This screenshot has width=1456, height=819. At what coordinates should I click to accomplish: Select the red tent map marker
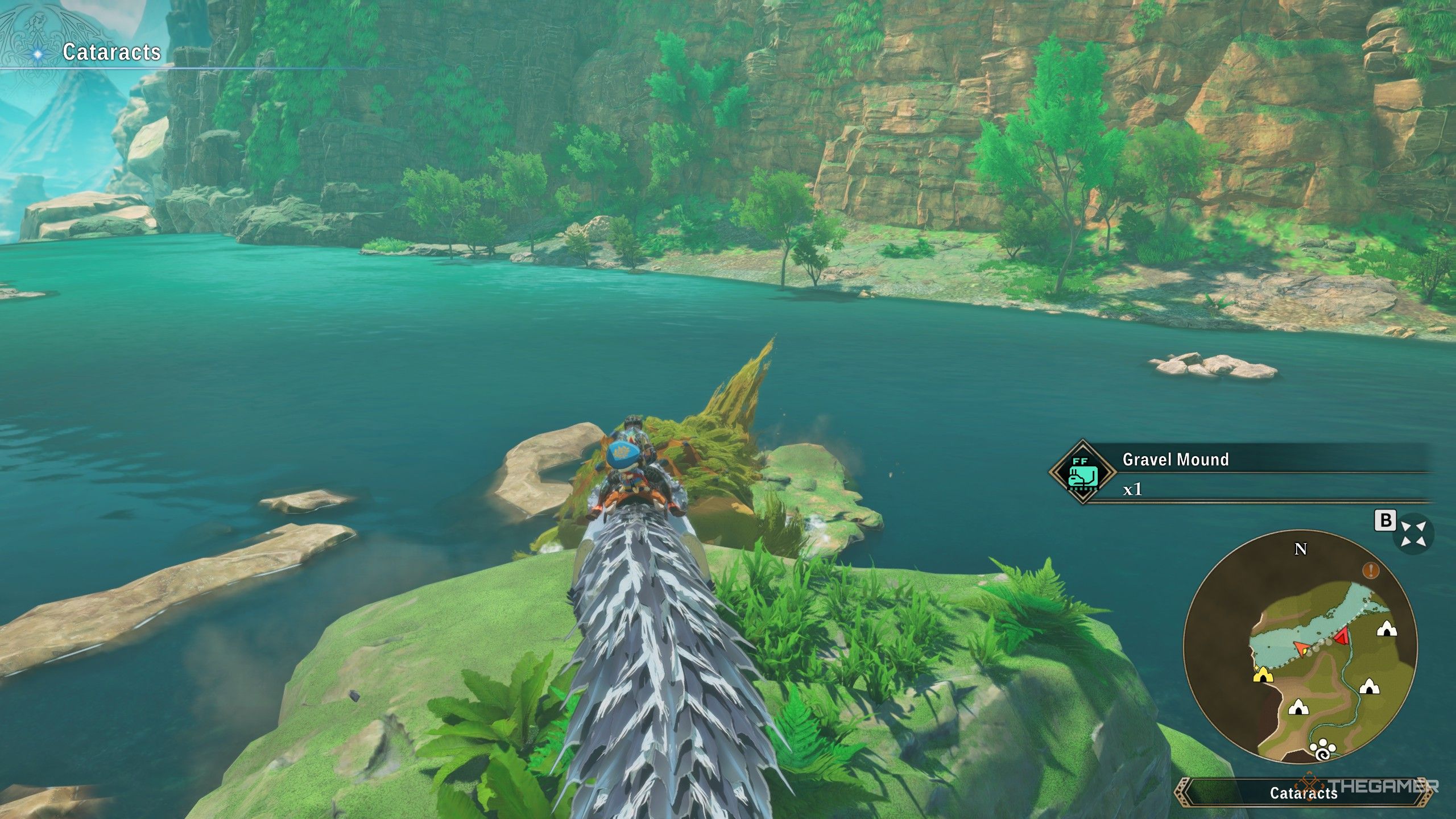point(1342,636)
